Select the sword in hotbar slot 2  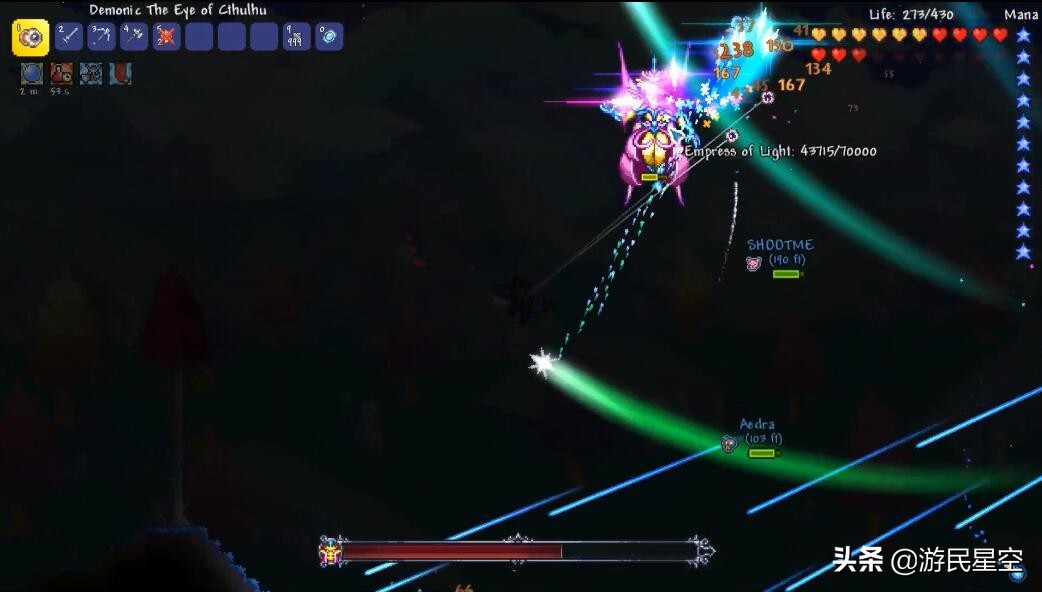point(69,37)
